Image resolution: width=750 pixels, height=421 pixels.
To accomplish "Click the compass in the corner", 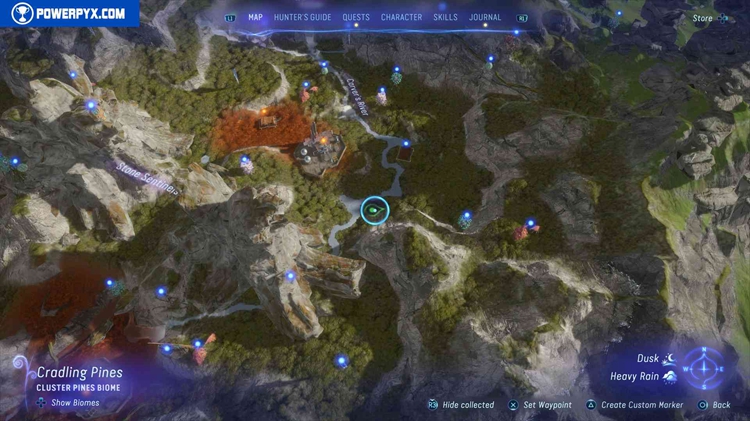I will (705, 366).
